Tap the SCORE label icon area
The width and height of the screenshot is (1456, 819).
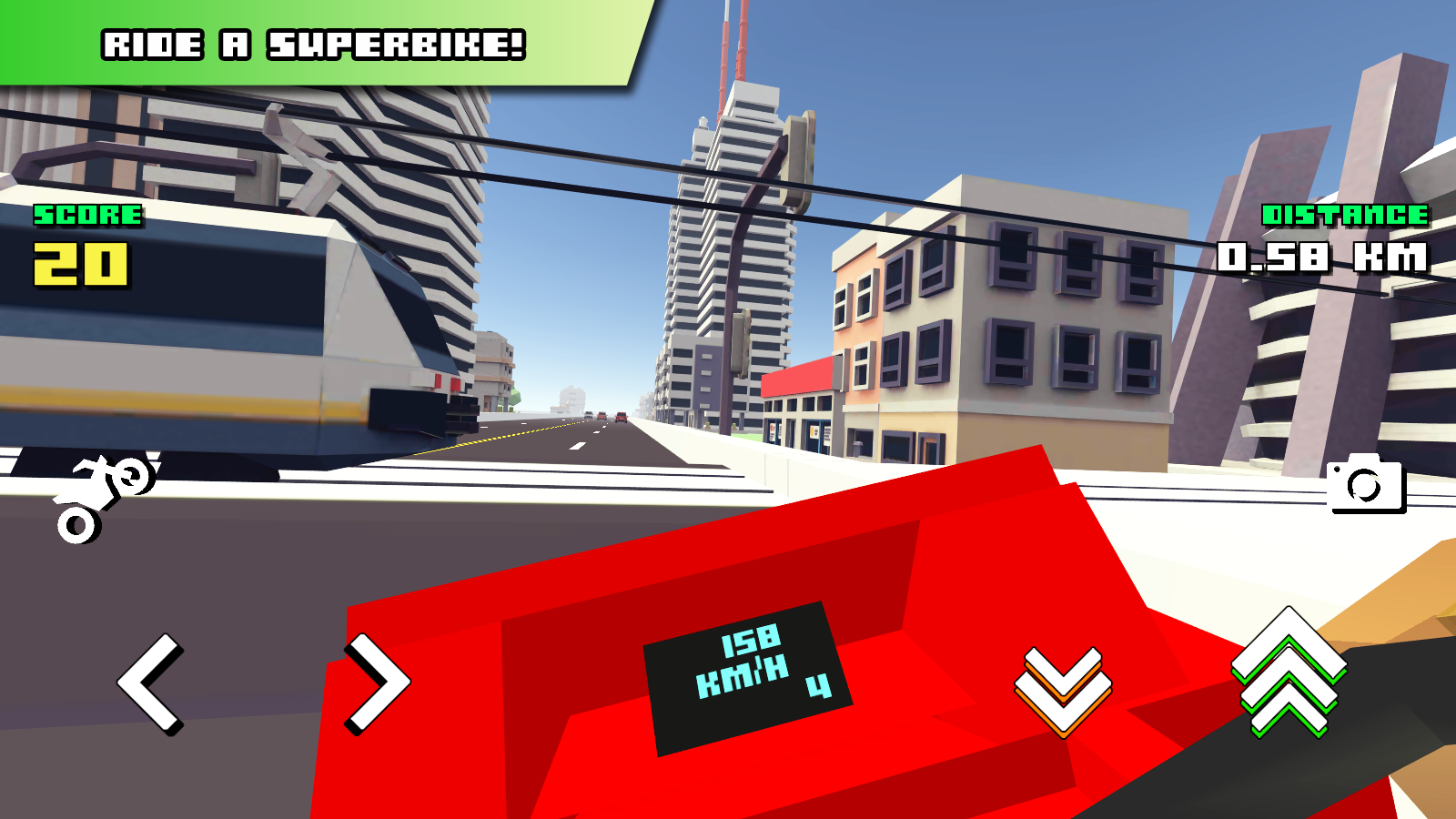[86, 217]
